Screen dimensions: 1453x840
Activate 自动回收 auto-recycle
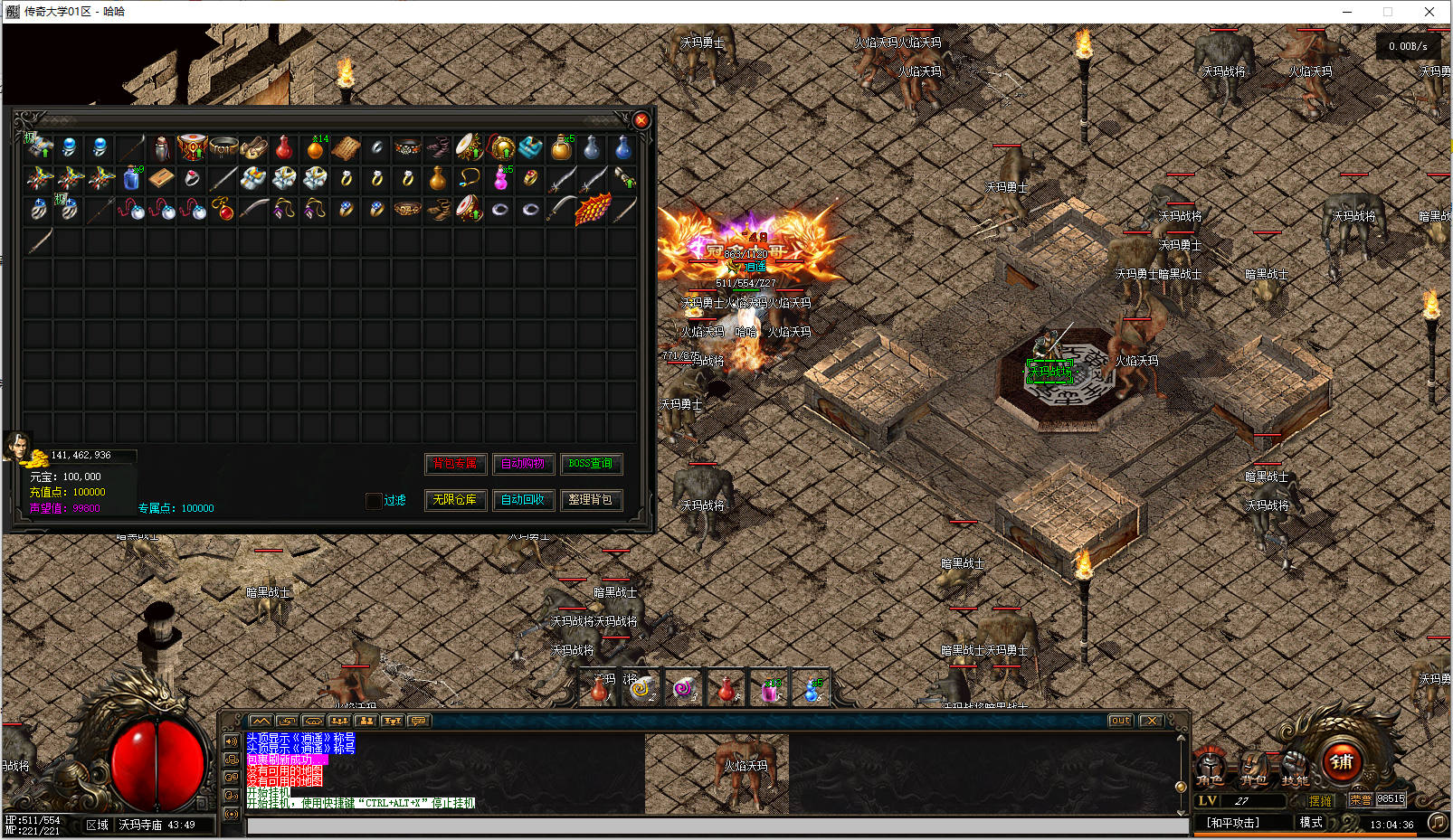click(x=523, y=500)
